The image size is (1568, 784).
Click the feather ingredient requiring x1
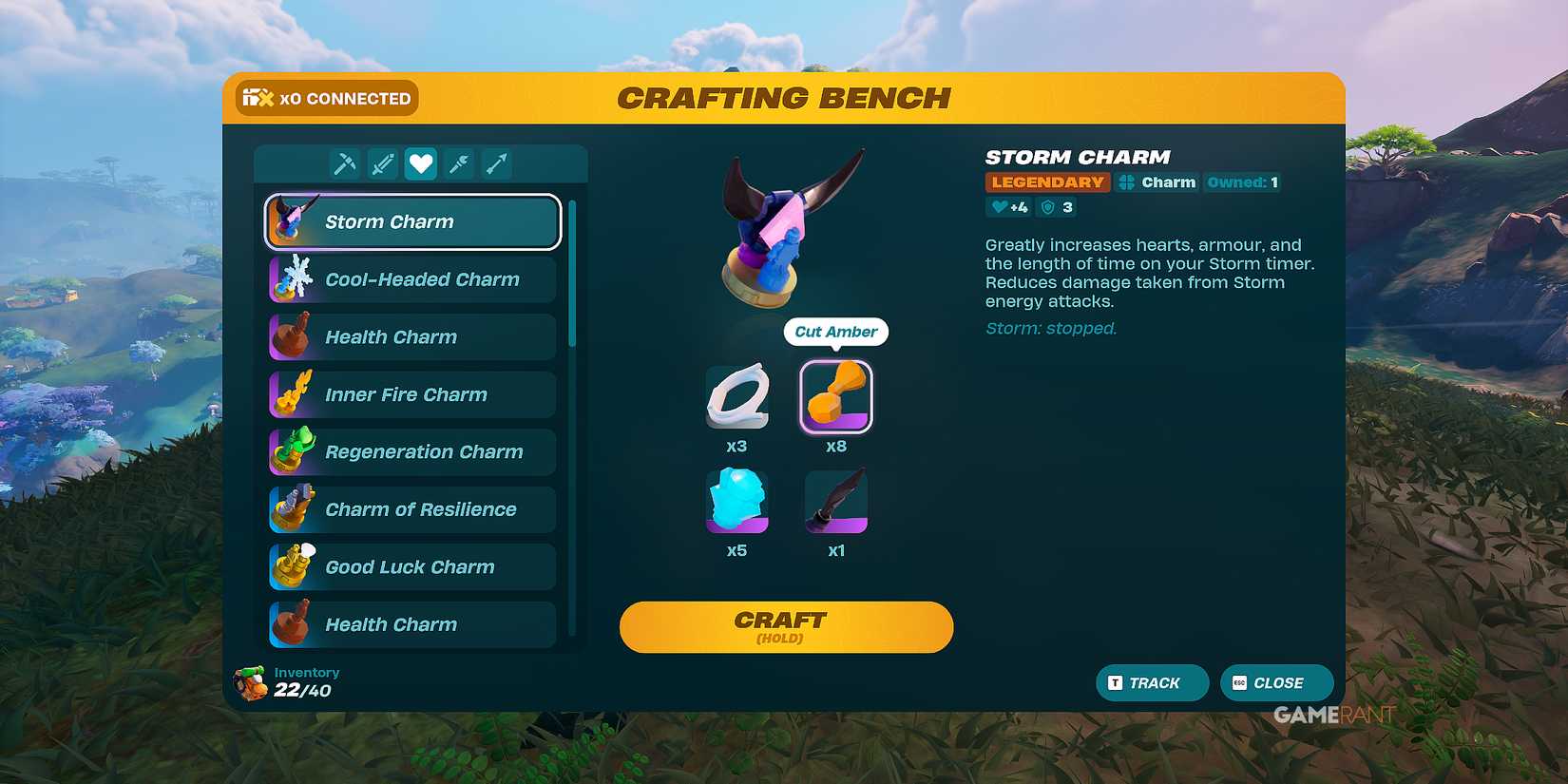click(x=835, y=501)
